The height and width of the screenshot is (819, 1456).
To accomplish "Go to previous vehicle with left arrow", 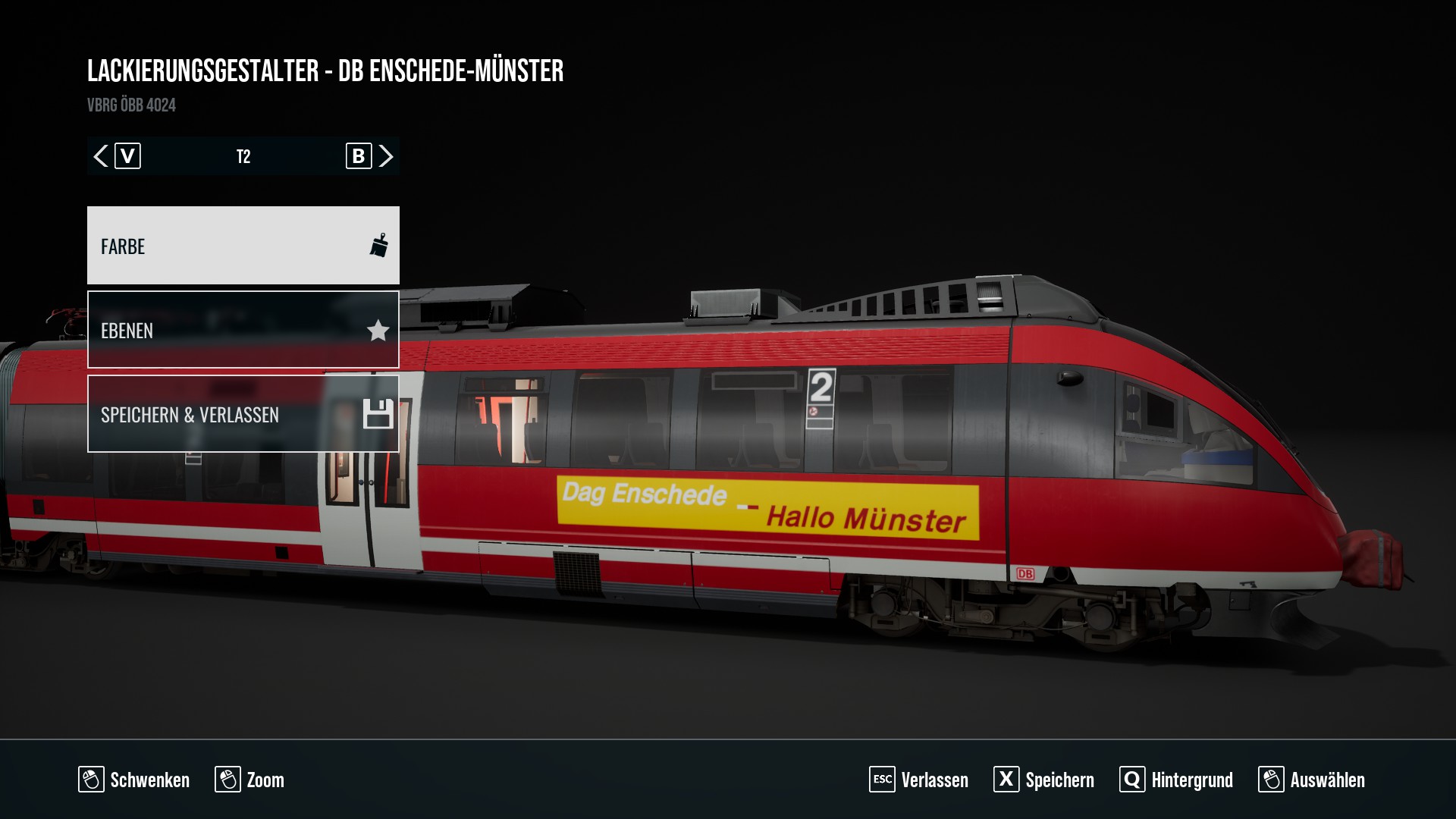I will (x=101, y=156).
